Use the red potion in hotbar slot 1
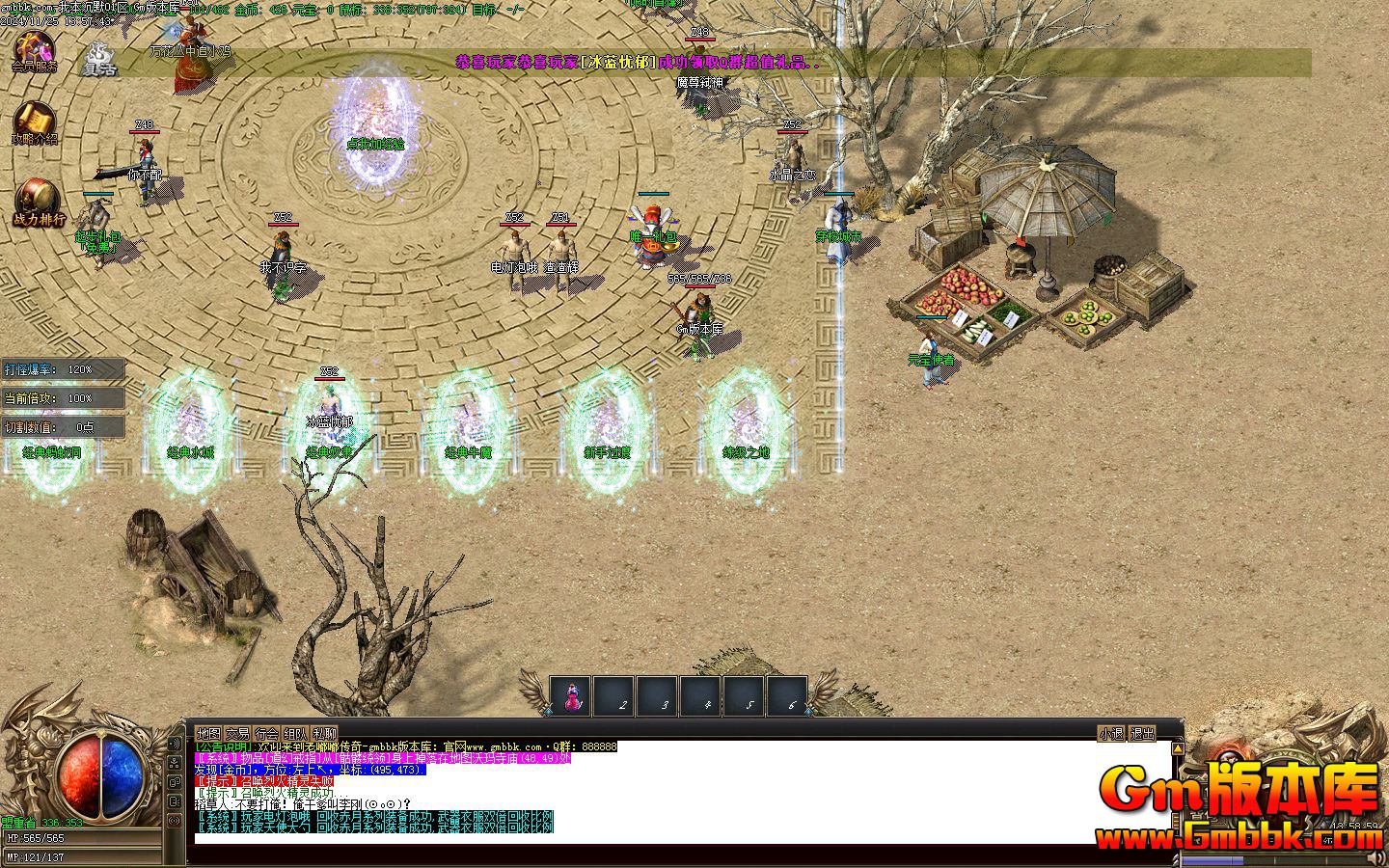1389x868 pixels. 568,696
